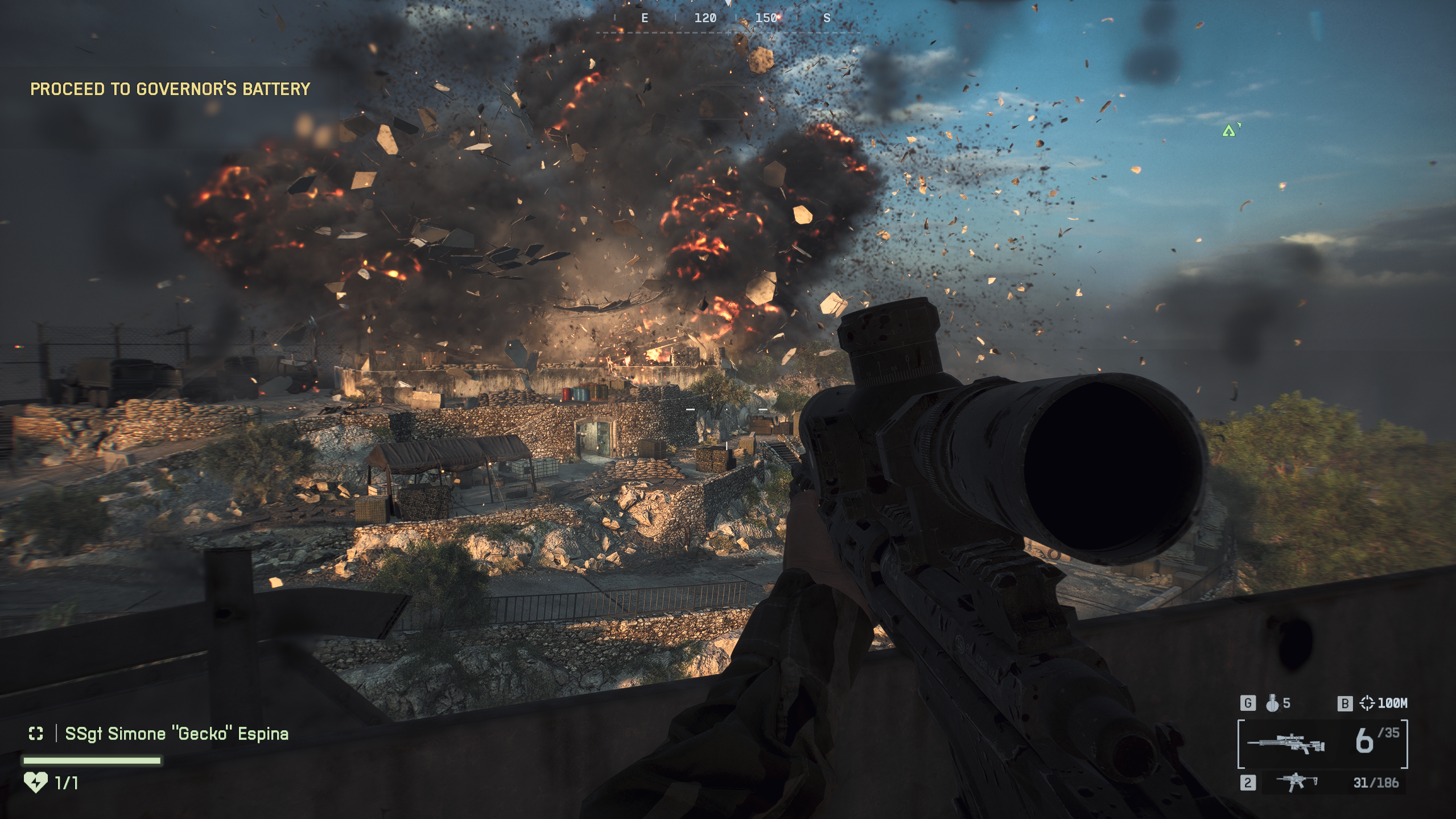
Task: Click the squad icon beside SSgt Espina
Action: click(x=36, y=734)
